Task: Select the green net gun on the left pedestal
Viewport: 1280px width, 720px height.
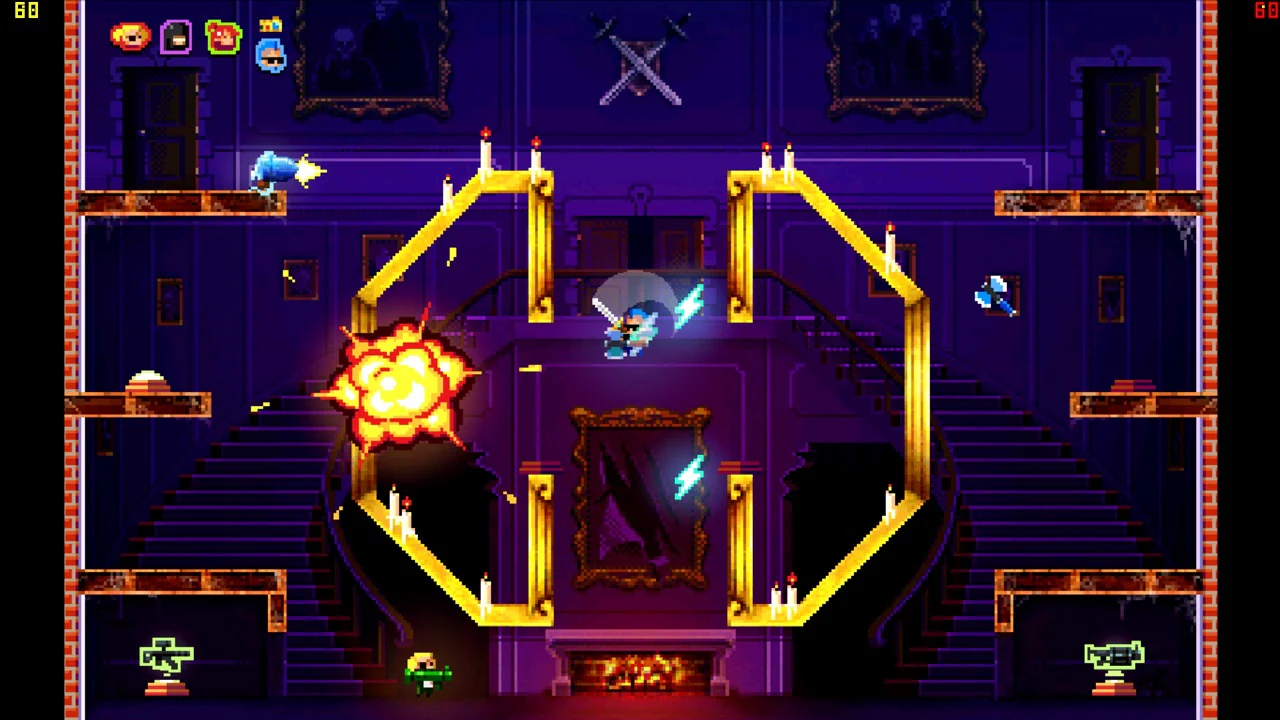Action: 165,655
